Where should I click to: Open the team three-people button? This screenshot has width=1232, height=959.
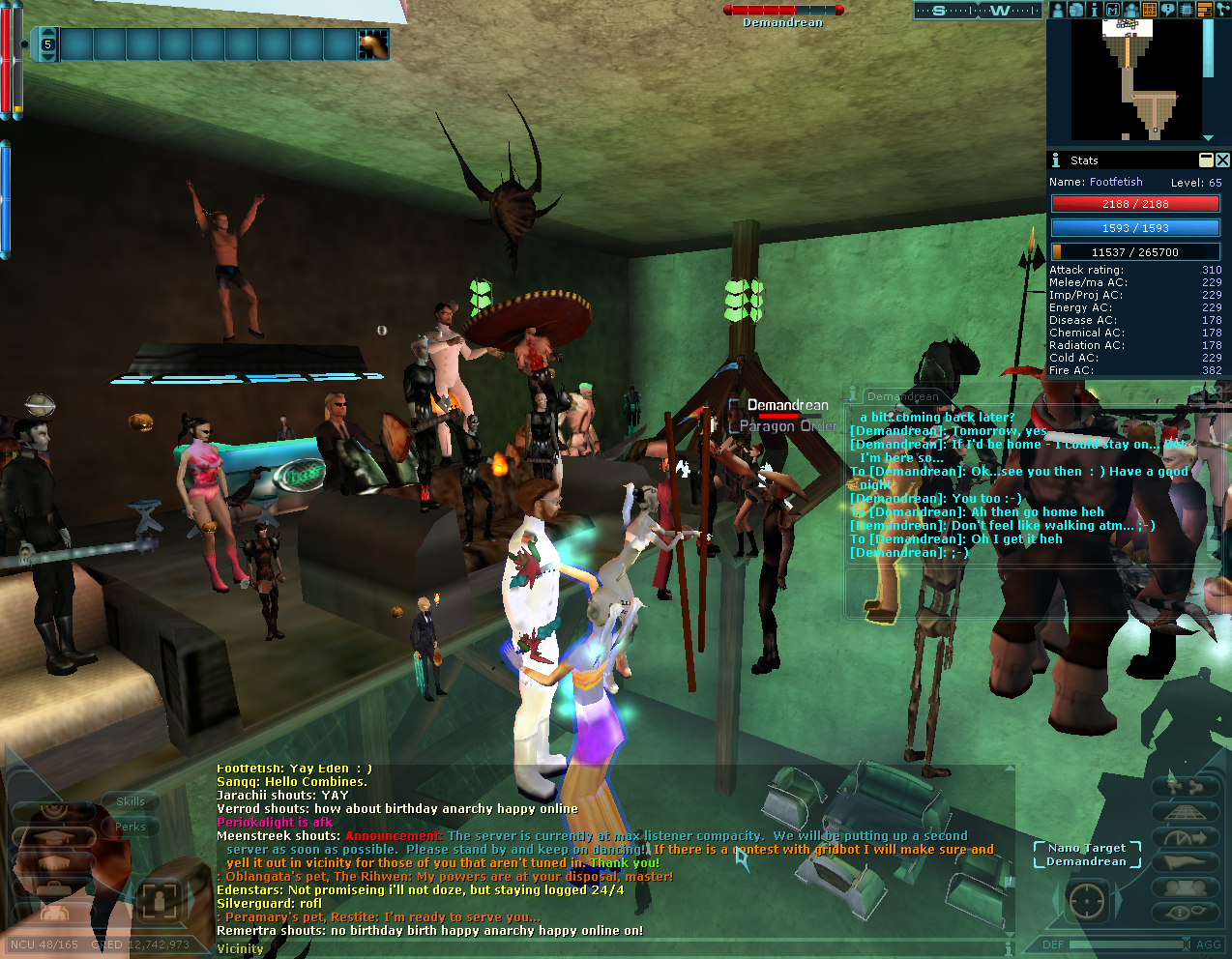tap(1185, 887)
